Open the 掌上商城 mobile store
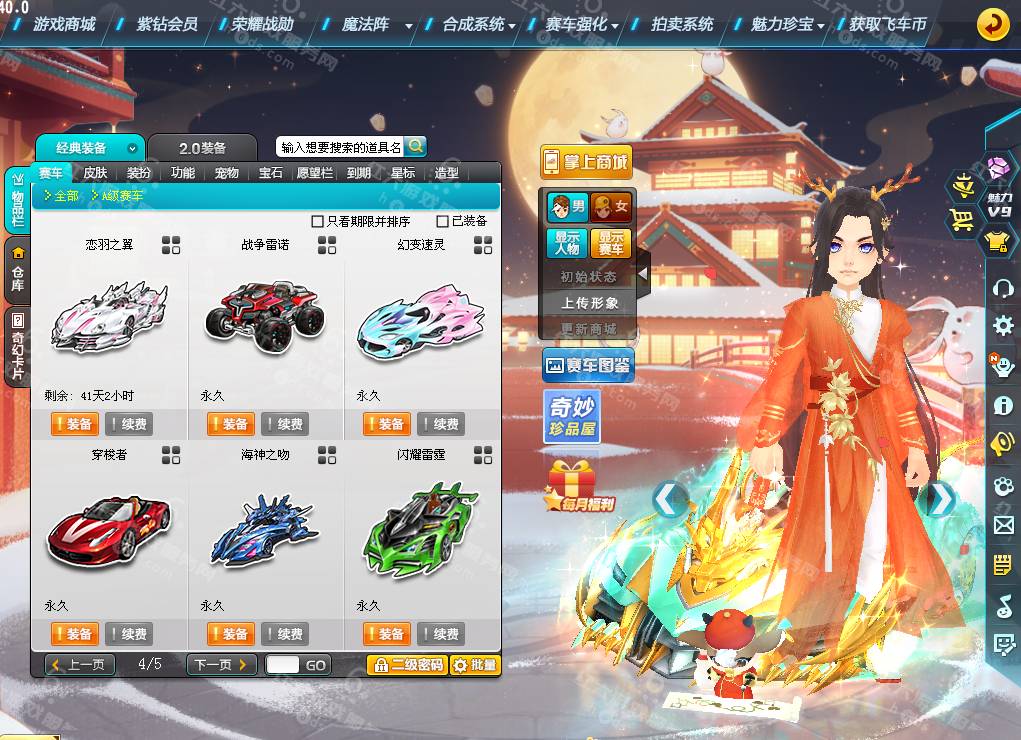Viewport: 1021px width, 740px height. [586, 162]
